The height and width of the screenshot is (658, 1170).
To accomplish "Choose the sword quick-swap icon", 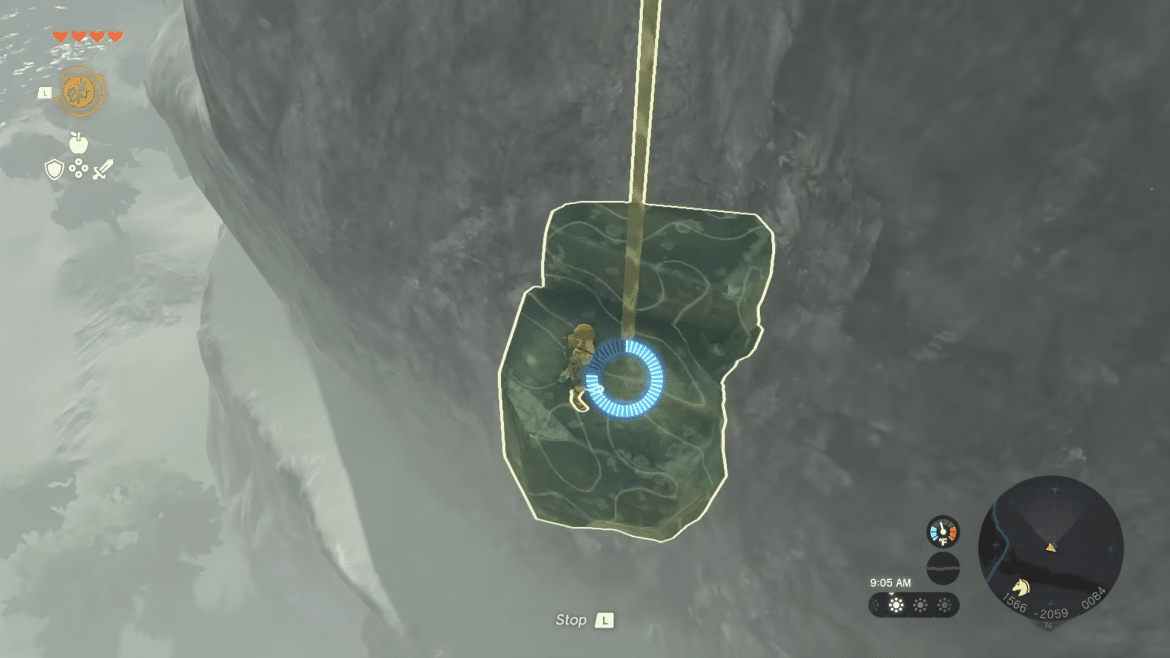I will tap(102, 170).
